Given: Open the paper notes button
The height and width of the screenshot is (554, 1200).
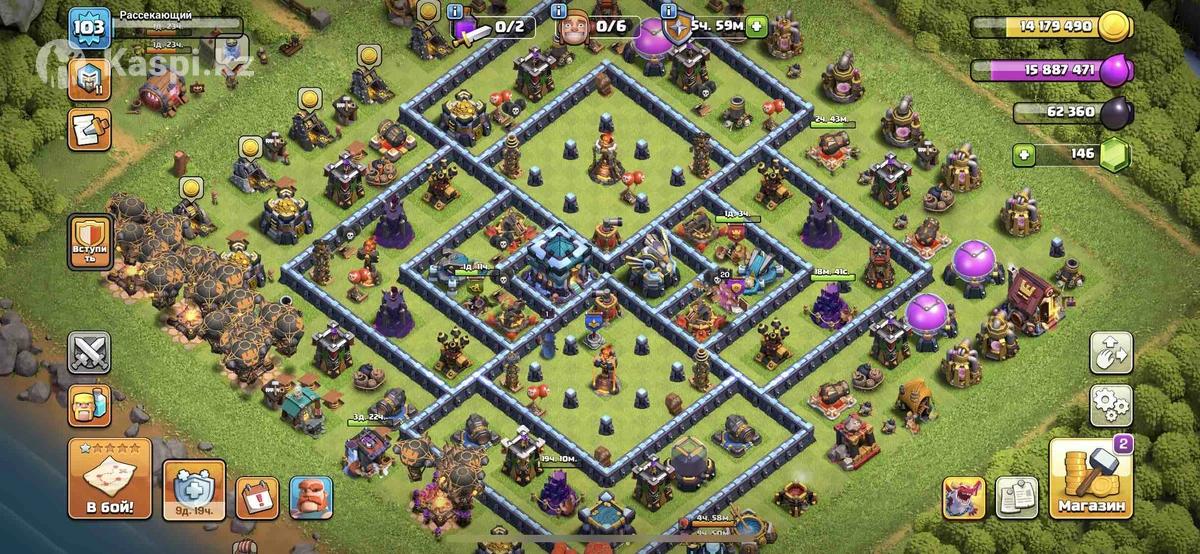Looking at the screenshot, I should [89, 129].
